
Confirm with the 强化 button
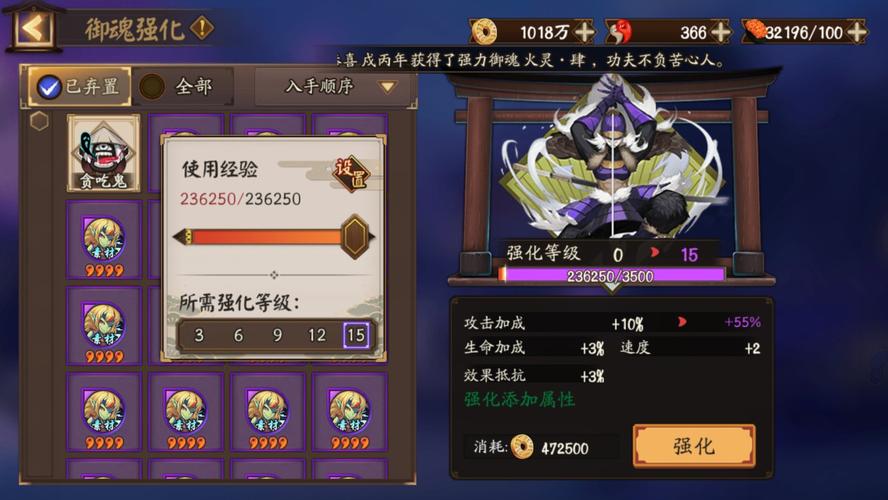[693, 446]
